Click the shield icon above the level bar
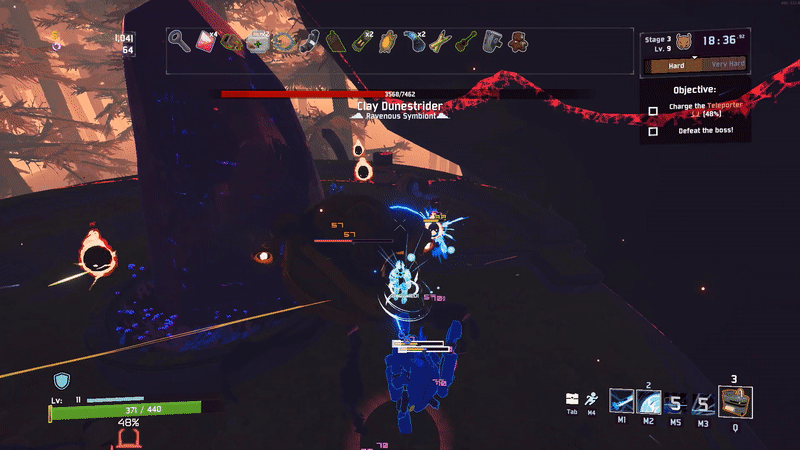Image resolution: width=800 pixels, height=450 pixels. [x=62, y=380]
